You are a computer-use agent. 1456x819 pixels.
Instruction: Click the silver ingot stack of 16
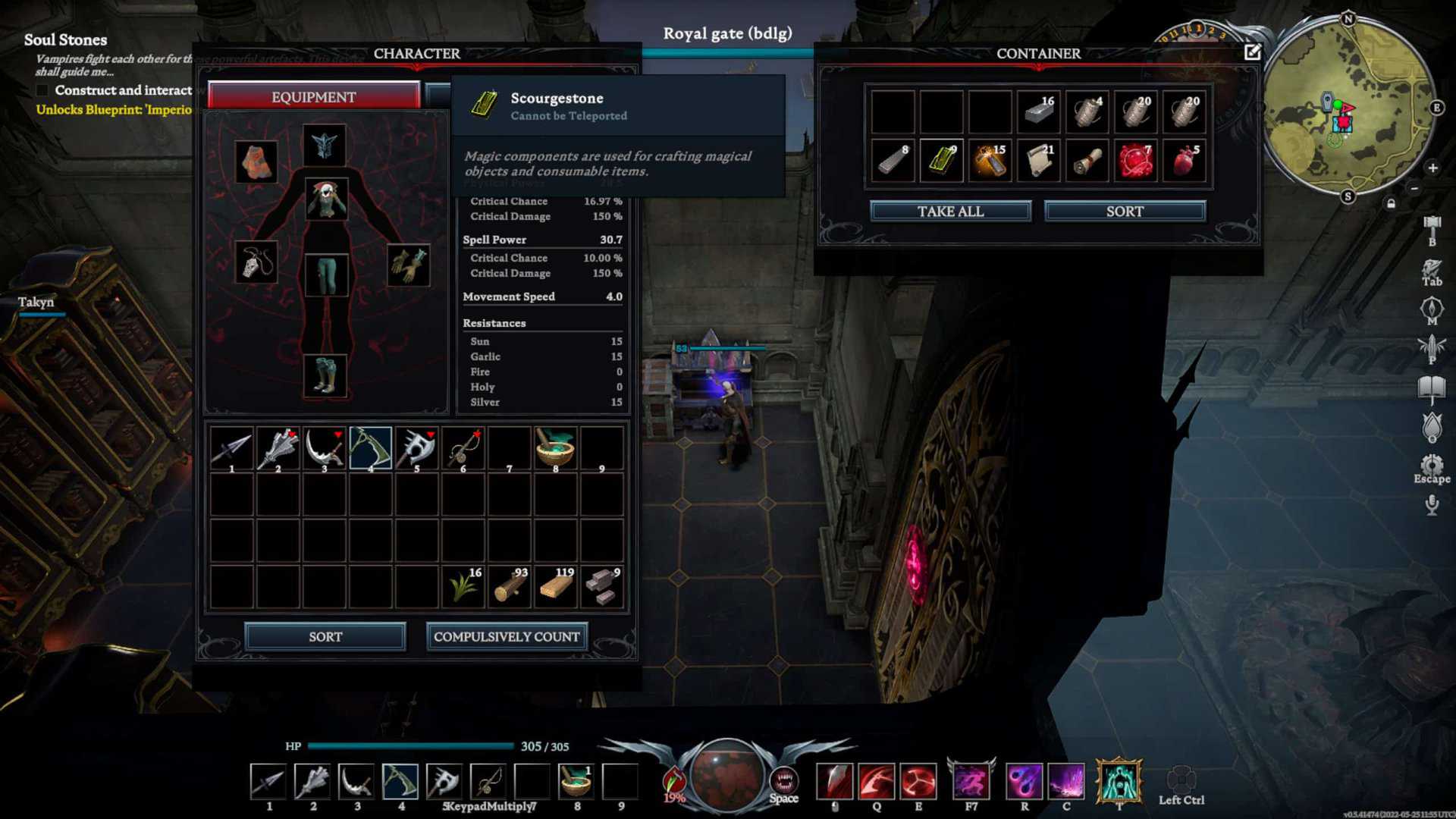[1037, 111]
